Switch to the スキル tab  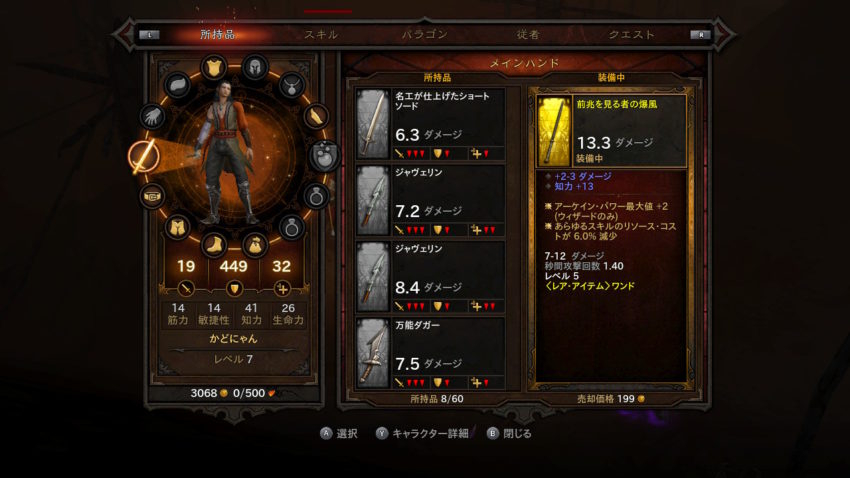(321, 34)
